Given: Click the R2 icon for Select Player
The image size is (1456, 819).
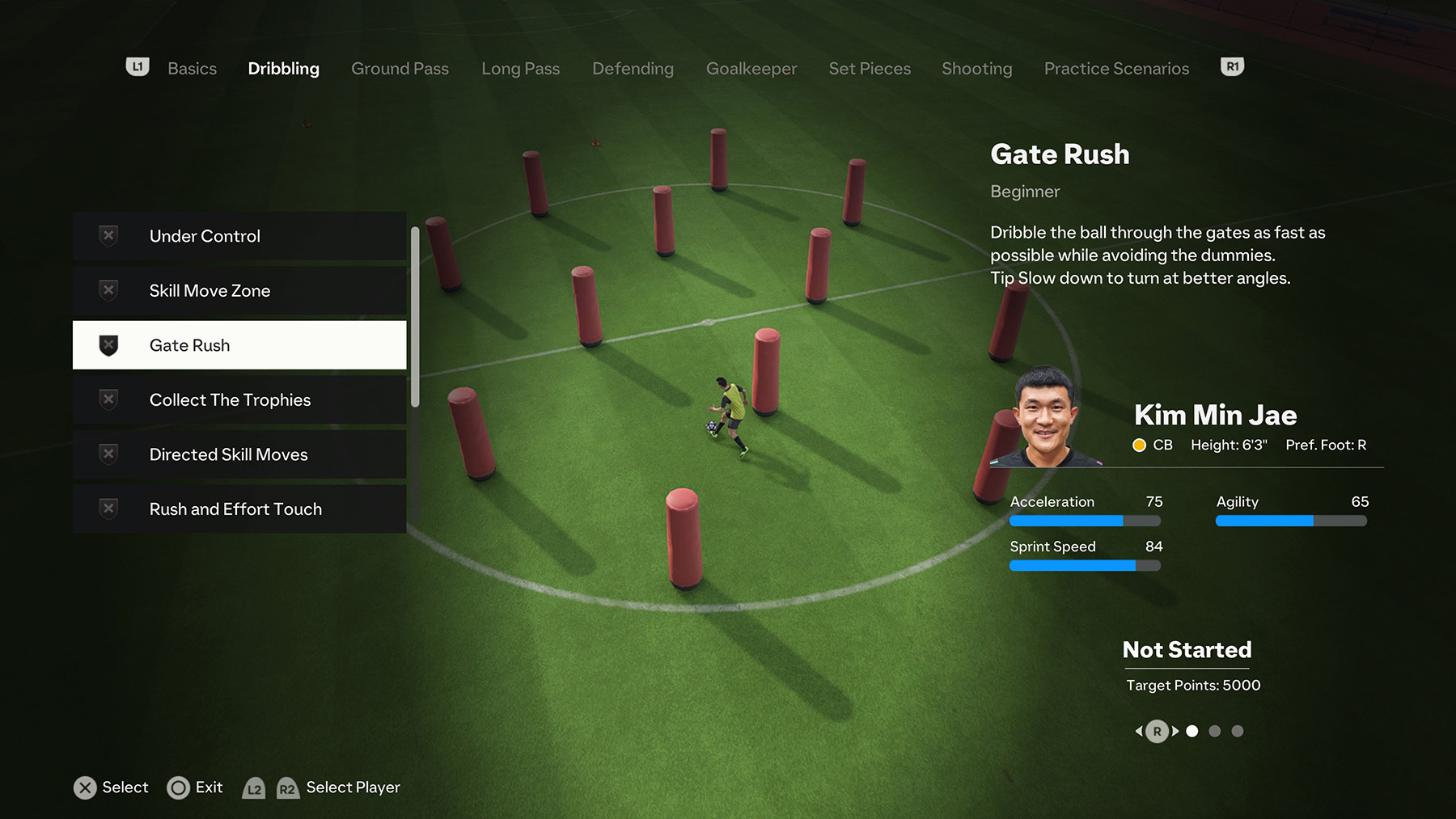Looking at the screenshot, I should click(x=288, y=787).
